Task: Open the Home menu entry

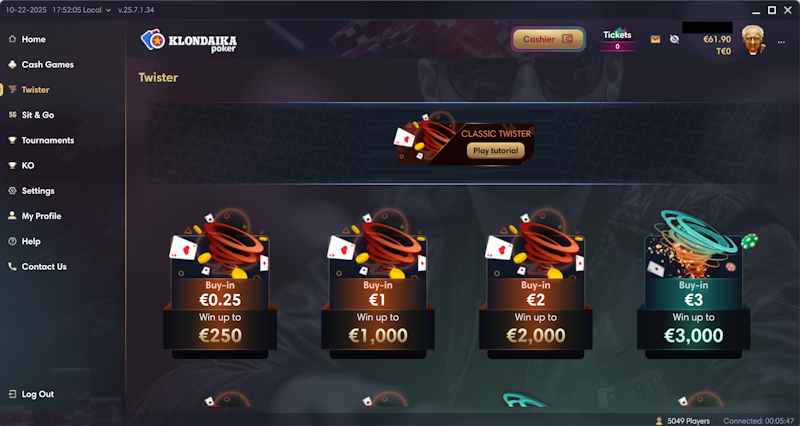Action: (x=34, y=39)
